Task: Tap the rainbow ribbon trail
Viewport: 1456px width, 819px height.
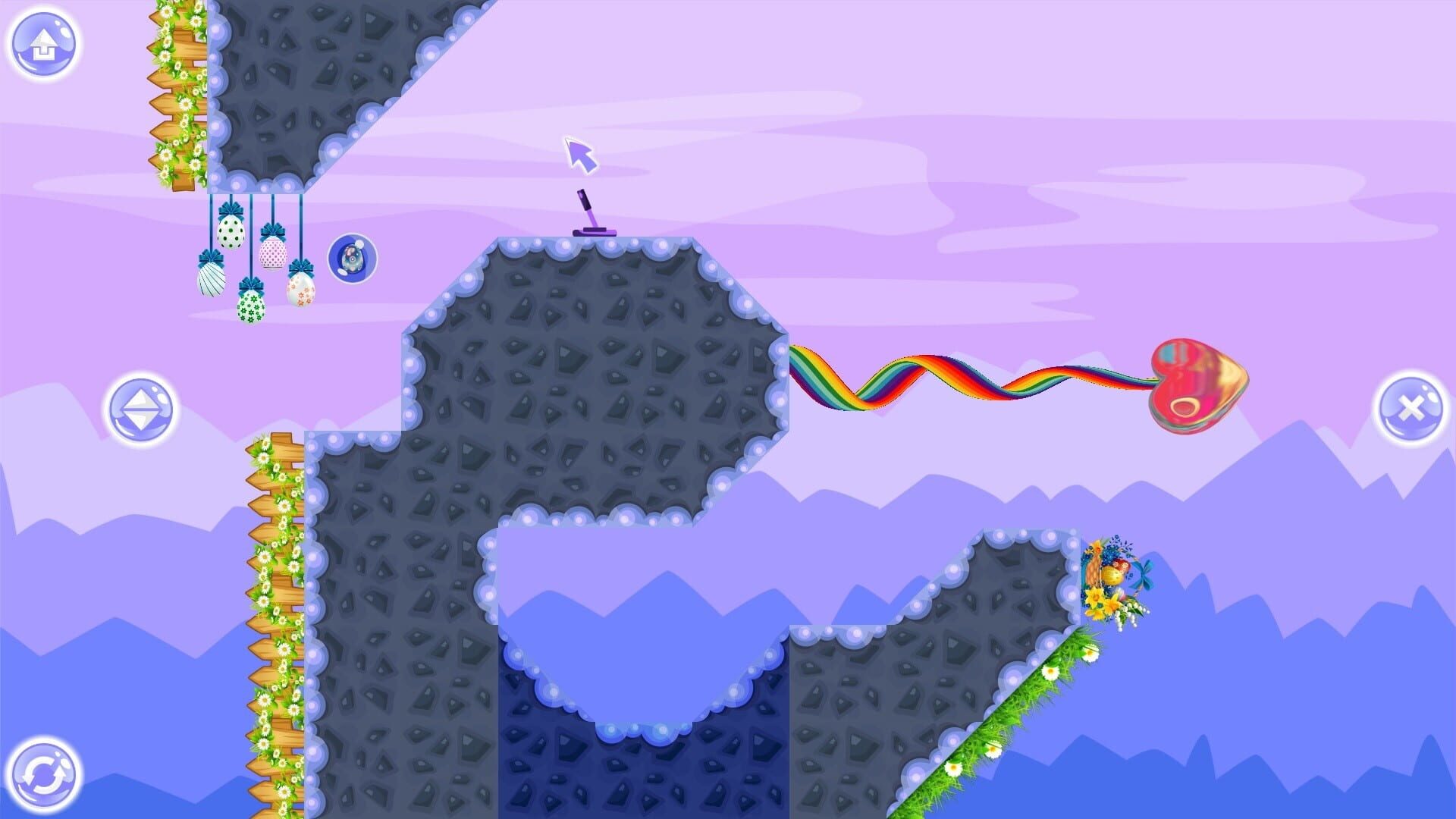Action: pos(948,379)
